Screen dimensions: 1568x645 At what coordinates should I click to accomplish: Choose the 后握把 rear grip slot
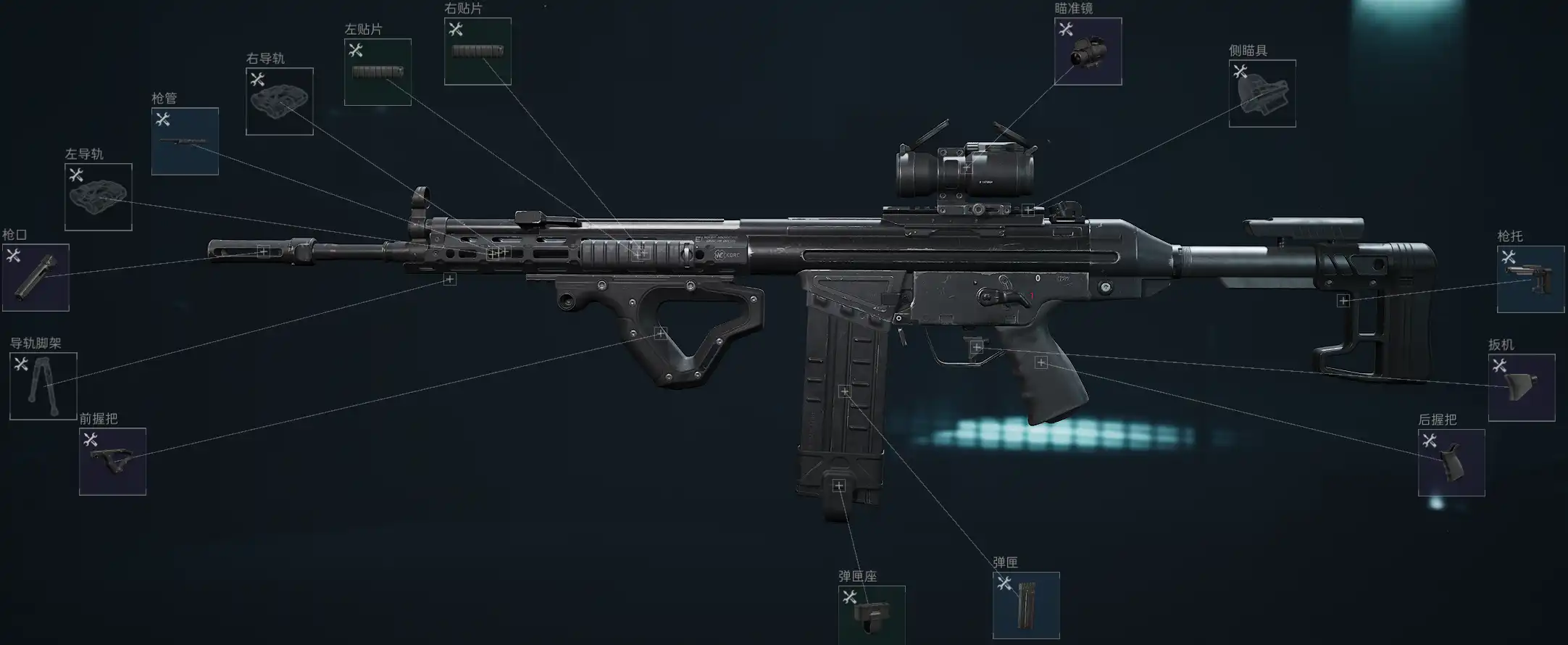(1451, 462)
